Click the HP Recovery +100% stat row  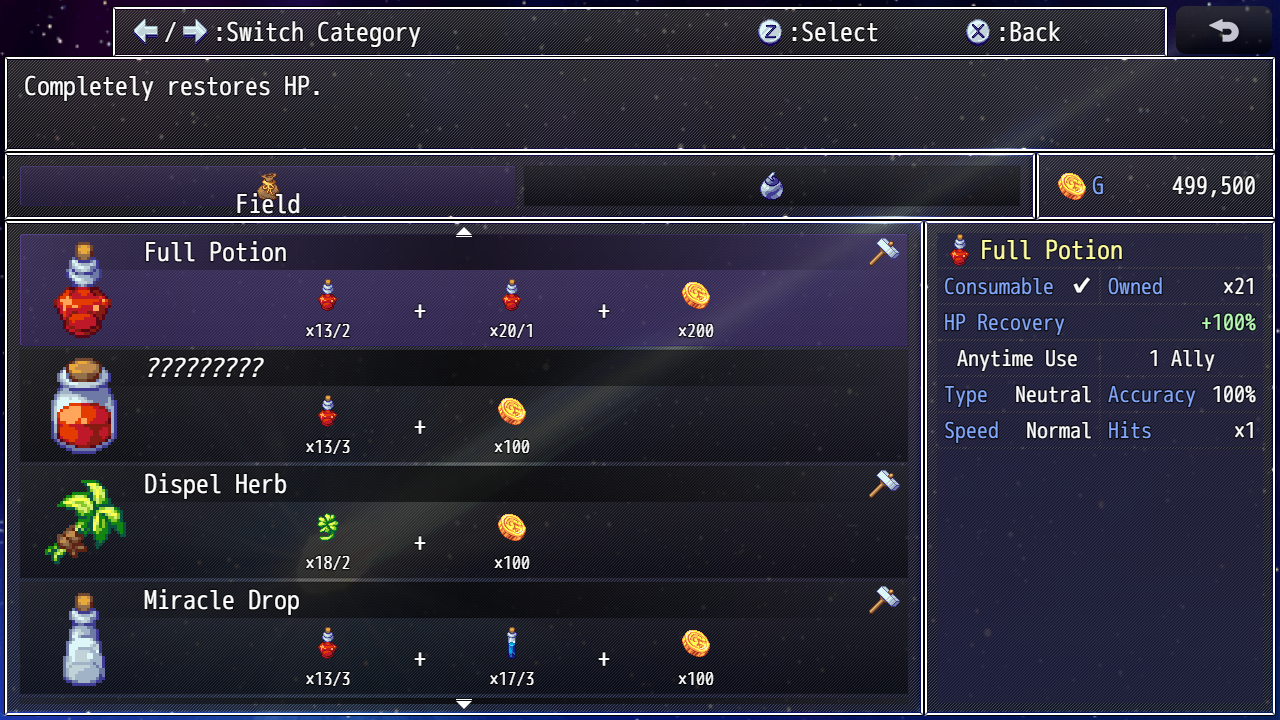click(1098, 322)
